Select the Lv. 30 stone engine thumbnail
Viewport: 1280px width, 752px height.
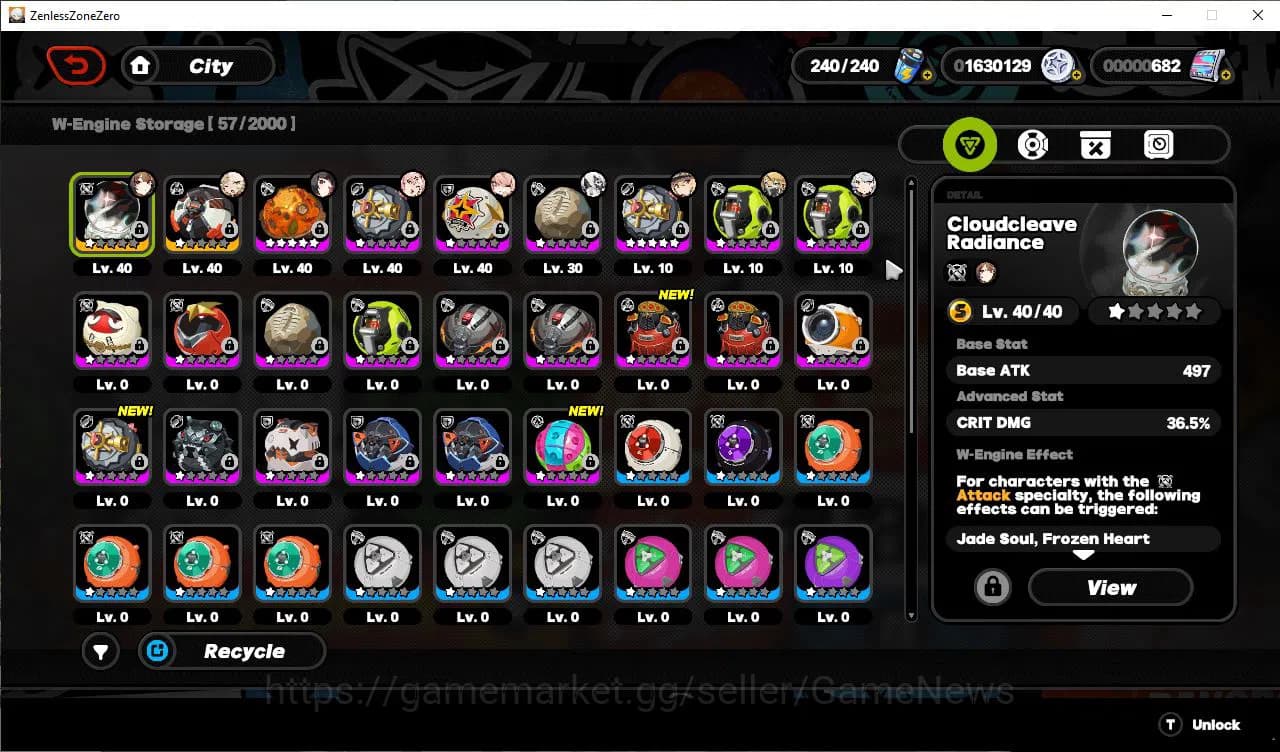click(562, 212)
